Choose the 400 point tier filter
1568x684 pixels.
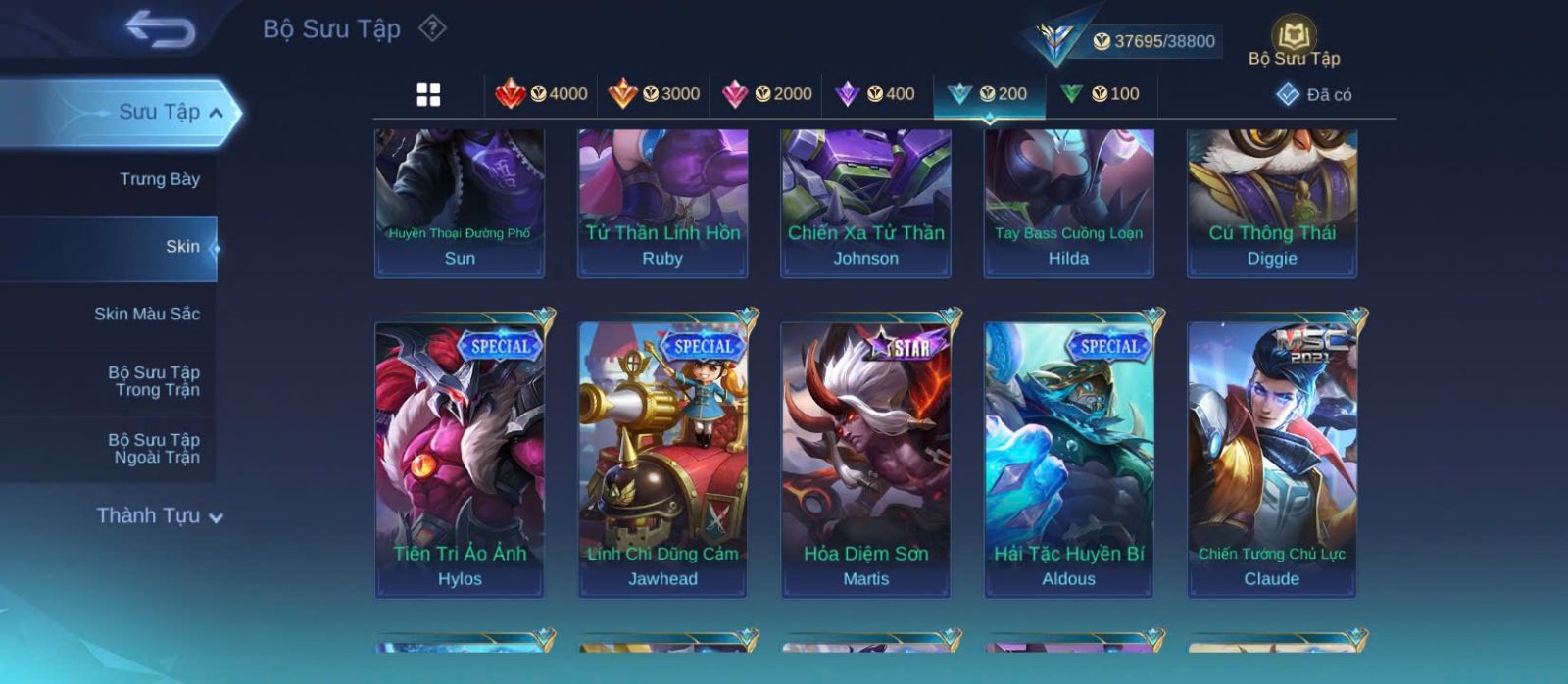point(875,94)
